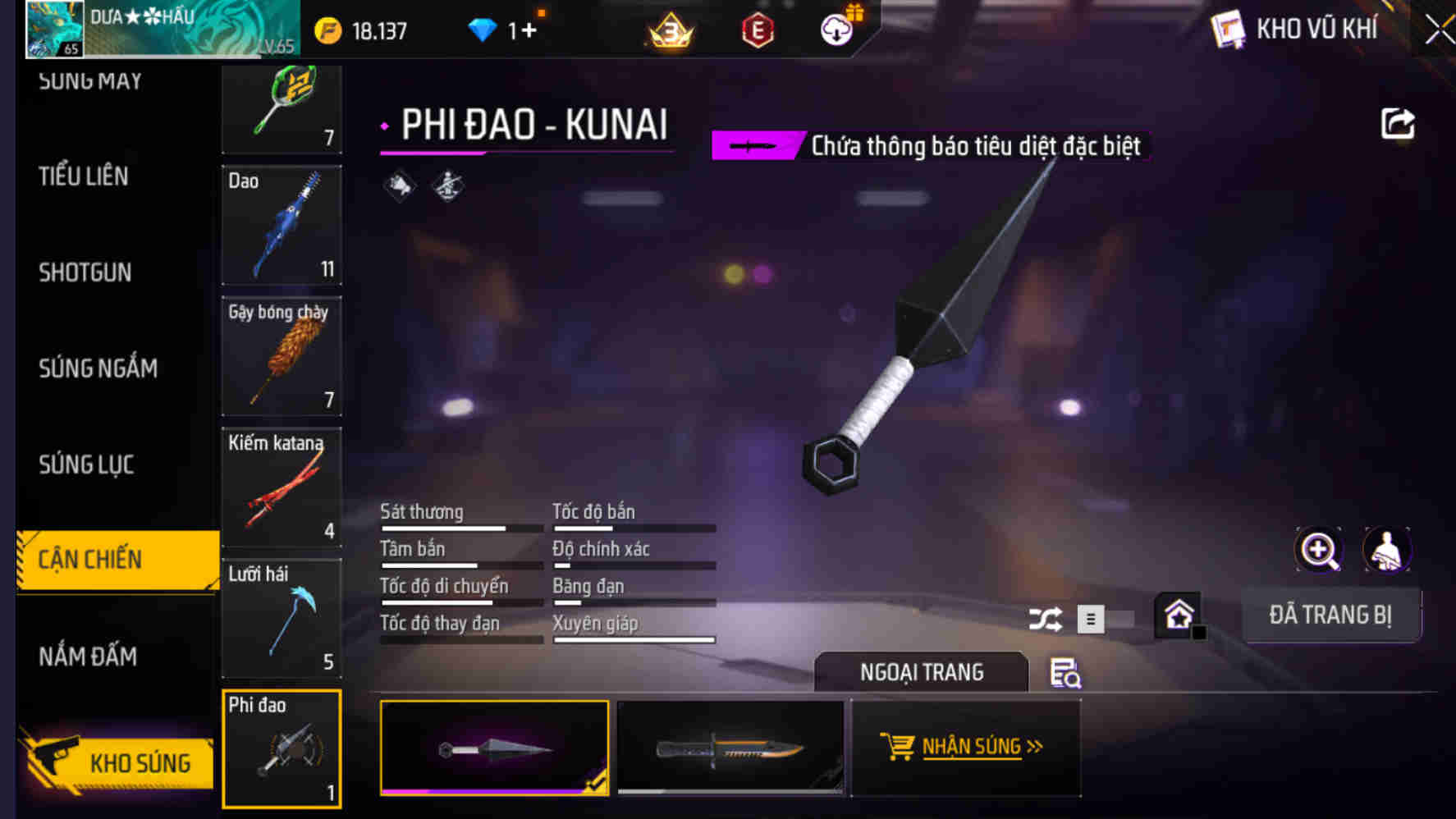The width and height of the screenshot is (1456, 819).
Task: Open the zoom magnifier to inspect the Kunai
Action: click(x=1318, y=550)
